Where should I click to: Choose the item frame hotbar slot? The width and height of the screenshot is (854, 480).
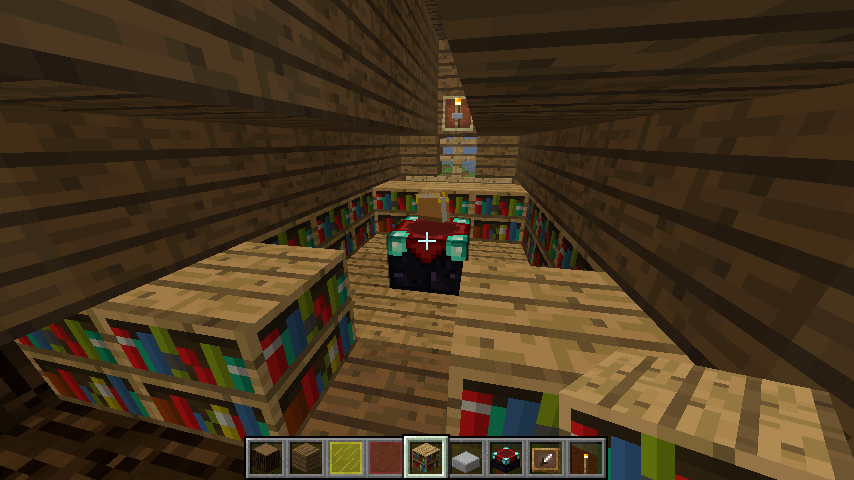click(x=546, y=458)
